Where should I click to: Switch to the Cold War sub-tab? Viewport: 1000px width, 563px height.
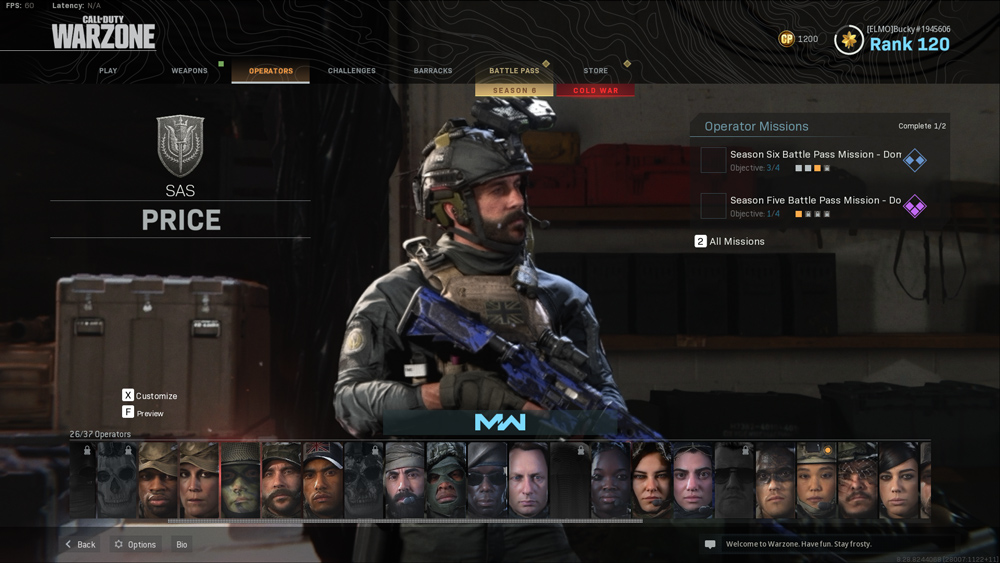click(x=596, y=91)
